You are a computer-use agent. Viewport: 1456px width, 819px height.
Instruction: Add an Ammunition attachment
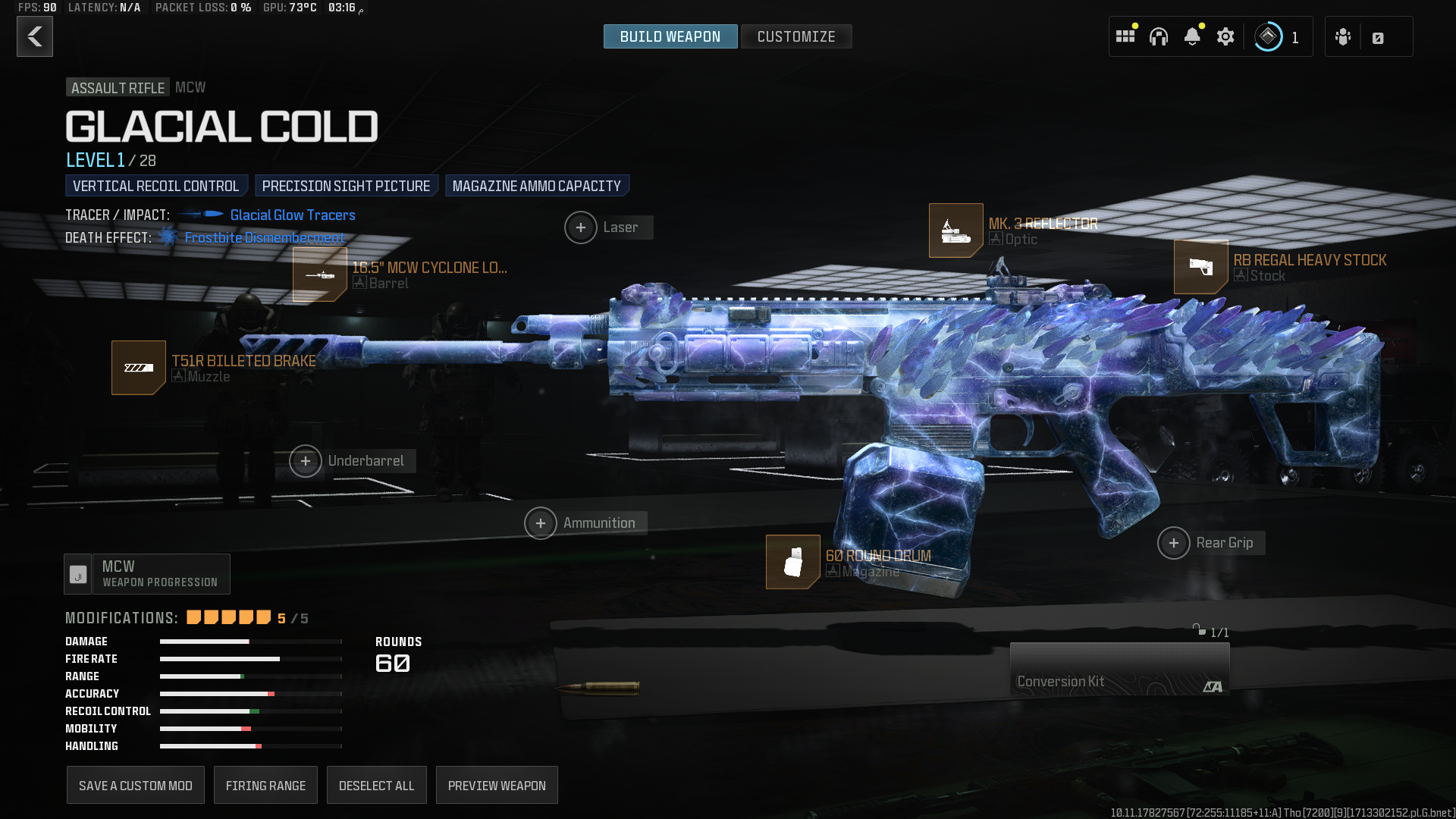point(541,523)
